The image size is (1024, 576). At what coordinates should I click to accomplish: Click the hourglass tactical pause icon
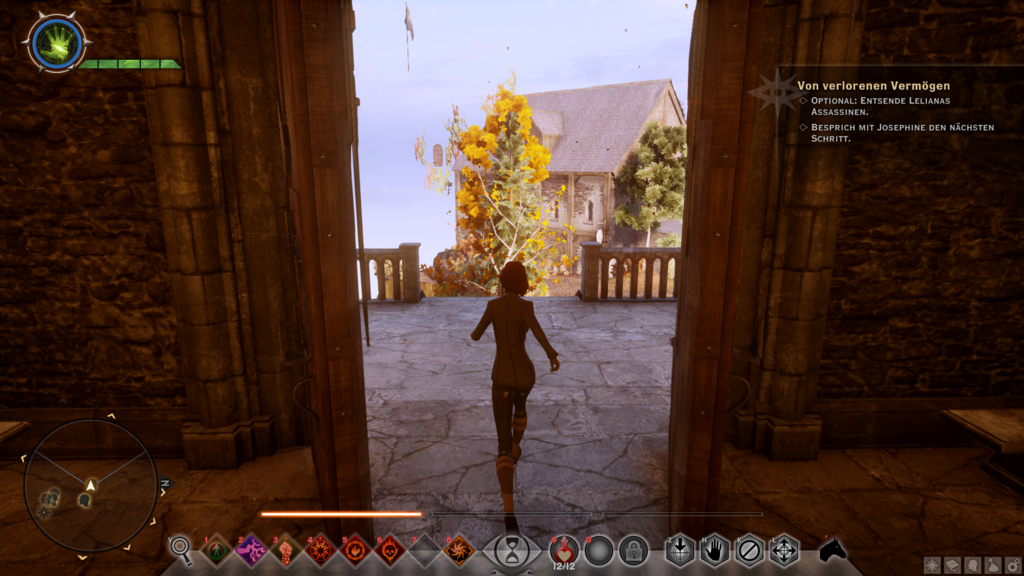[512, 550]
